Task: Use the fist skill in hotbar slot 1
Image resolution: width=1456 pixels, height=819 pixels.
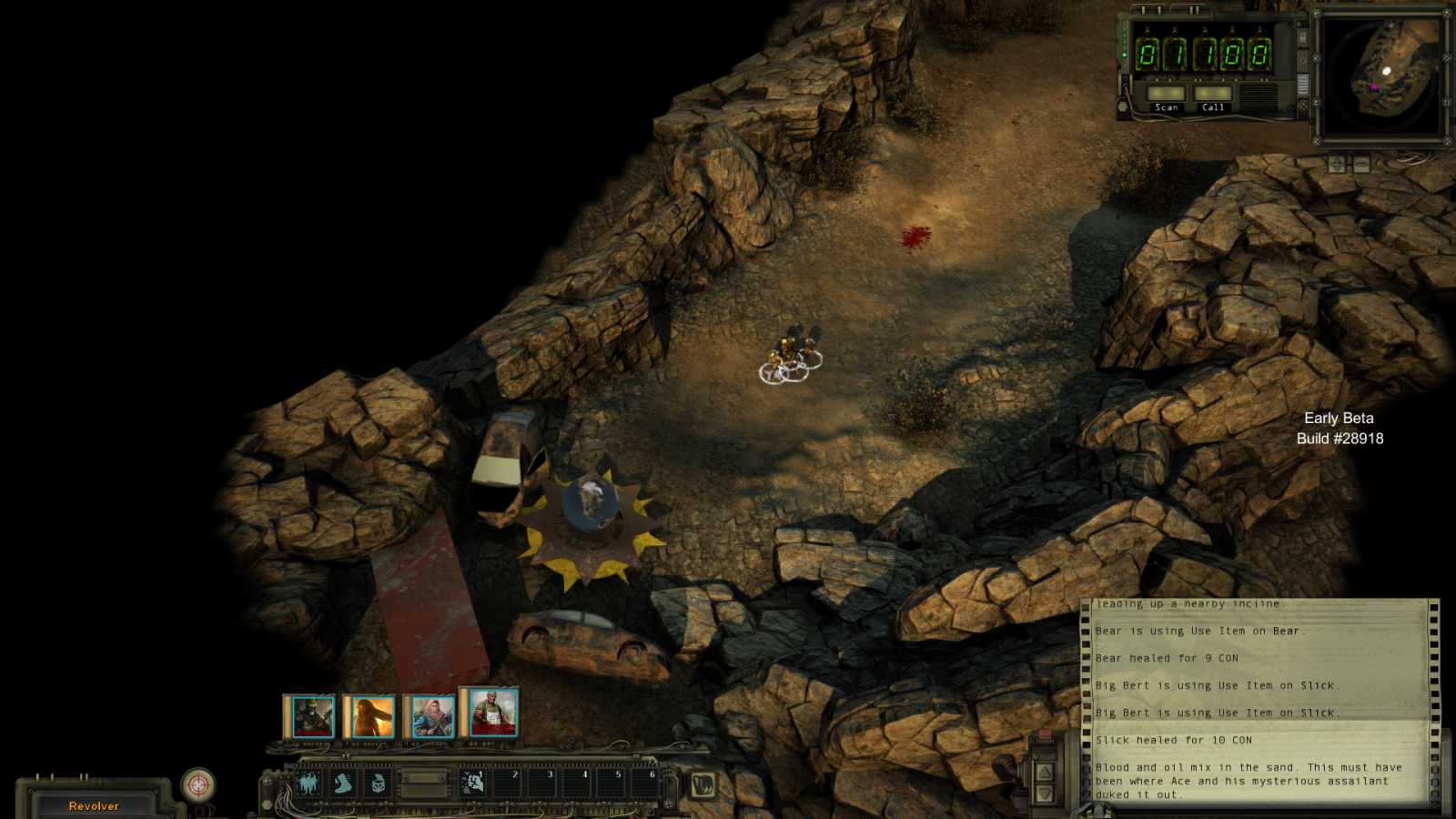Action: (472, 783)
